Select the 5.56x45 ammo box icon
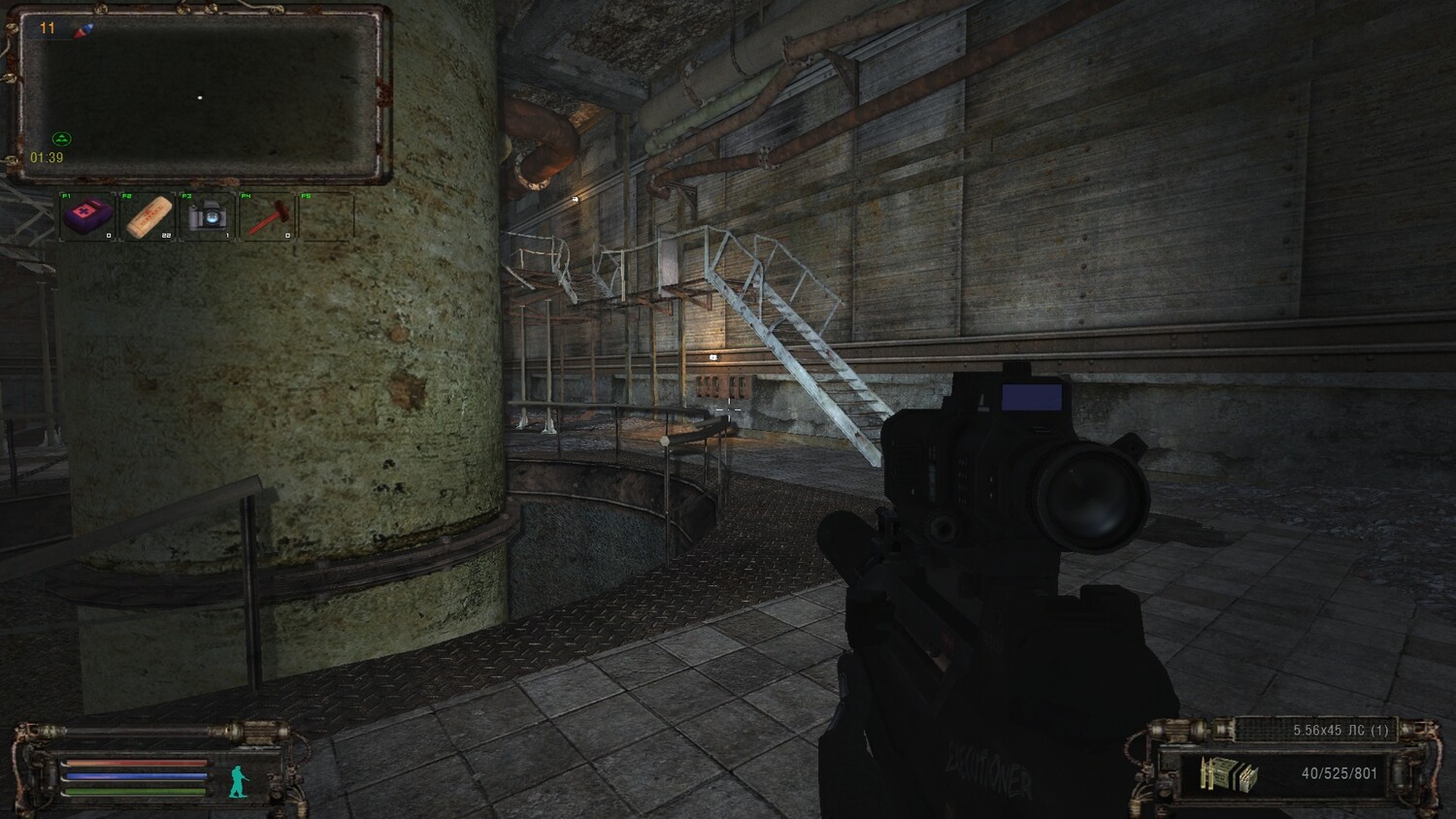The height and width of the screenshot is (819, 1456). (1228, 774)
